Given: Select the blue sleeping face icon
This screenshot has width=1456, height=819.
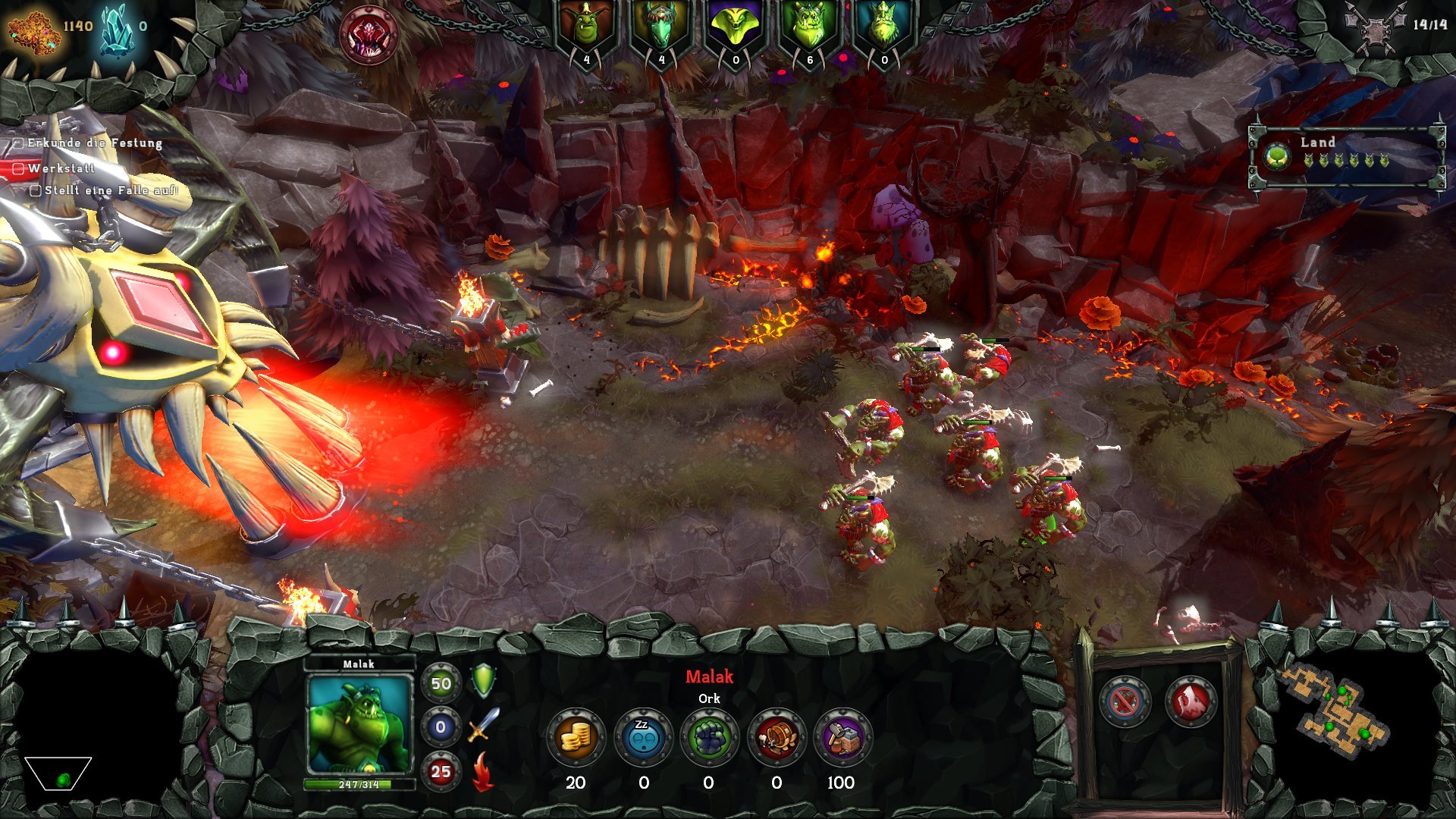Looking at the screenshot, I should tap(643, 736).
